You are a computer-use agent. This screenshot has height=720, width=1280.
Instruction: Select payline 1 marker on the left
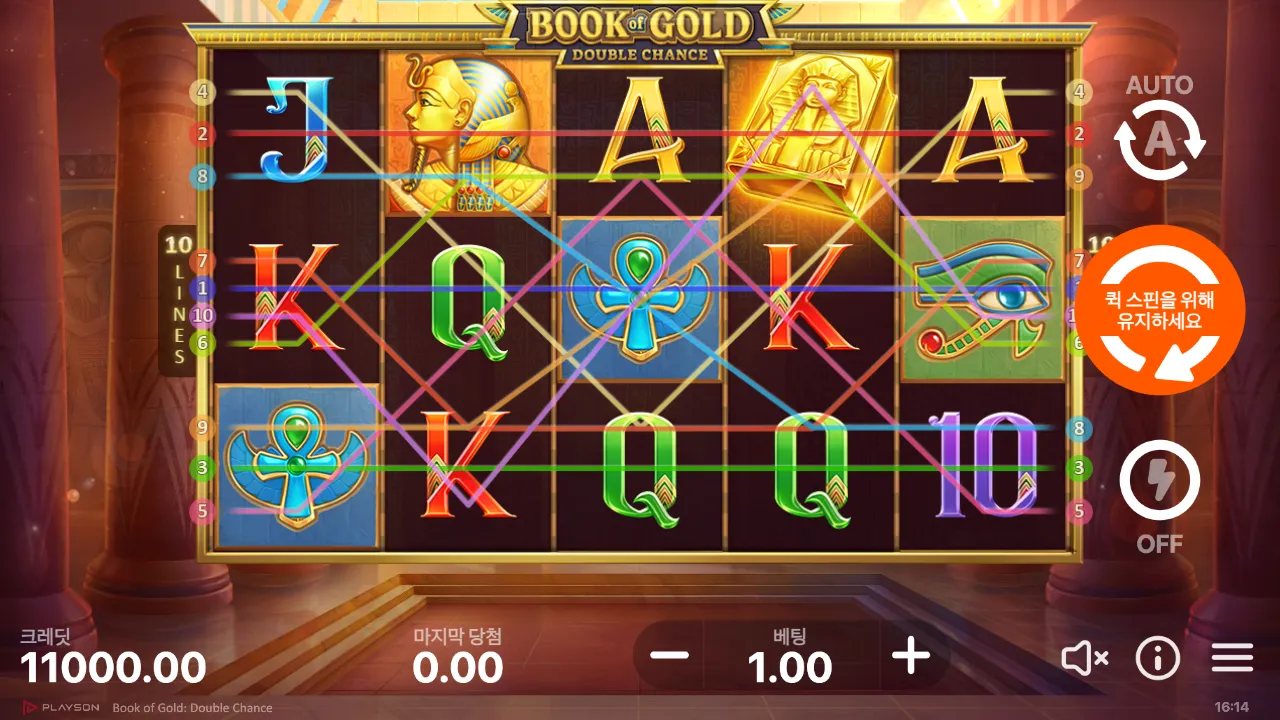click(x=204, y=289)
